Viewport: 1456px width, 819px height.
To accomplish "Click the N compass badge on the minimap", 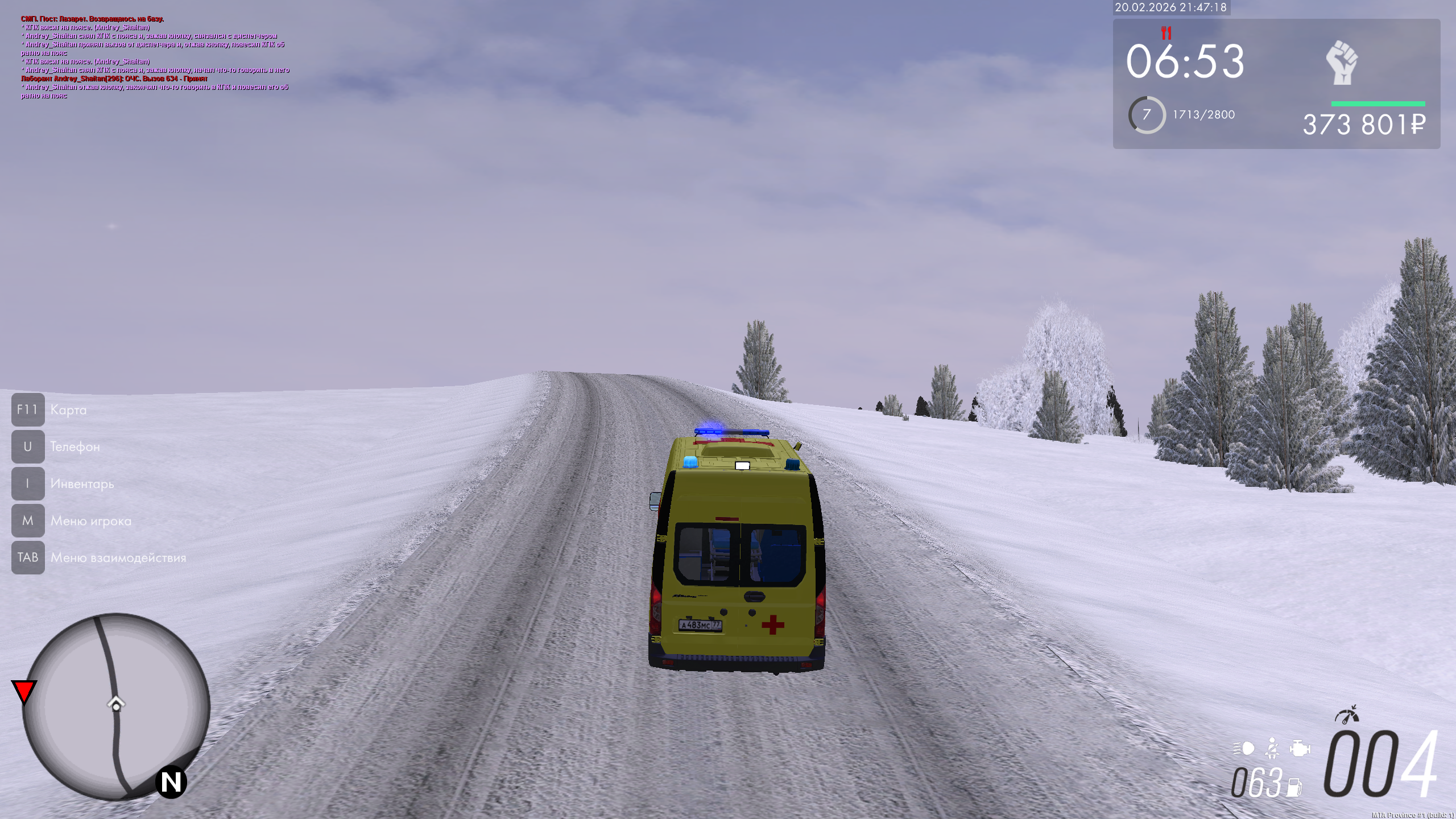I will point(171,782).
